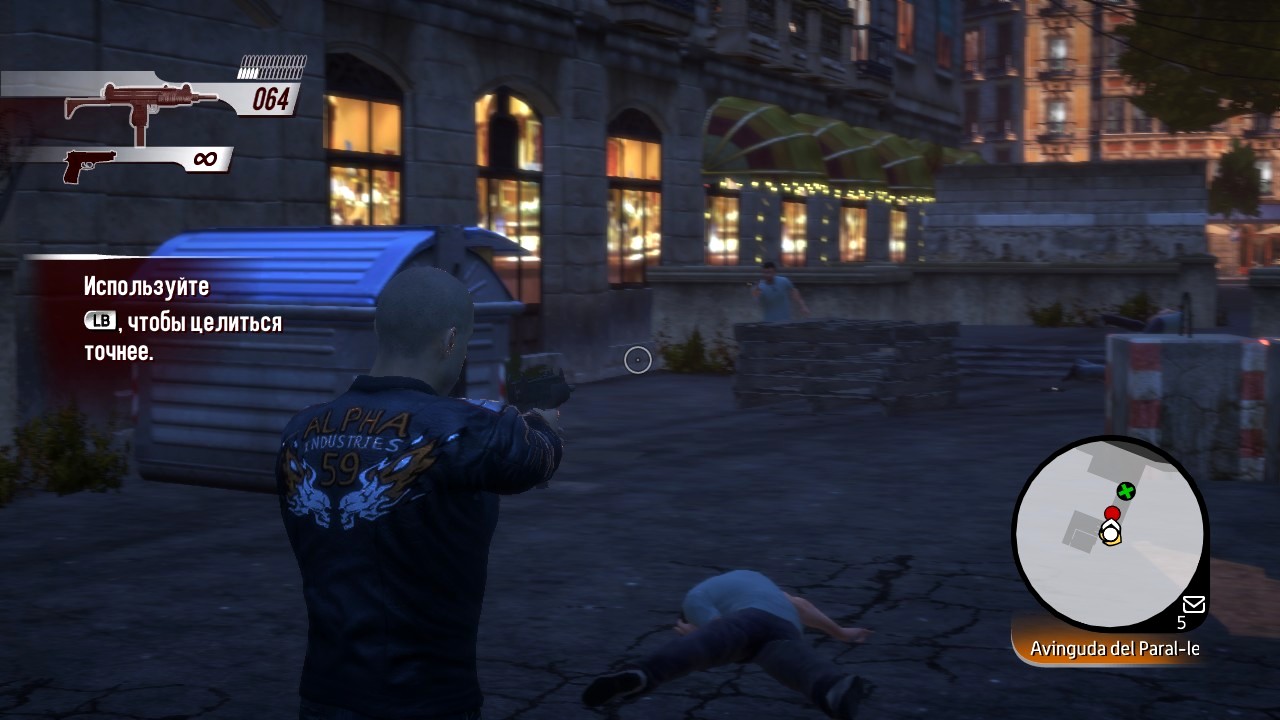1280x720 pixels.
Task: Select the red dot marker on minimap
Action: 1112,513
